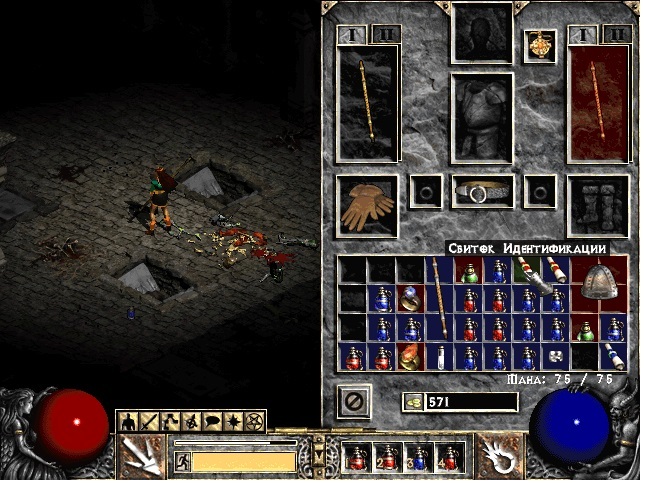Click the gold coins button
Image resolution: width=645 pixels, height=483 pixels.
pos(412,402)
